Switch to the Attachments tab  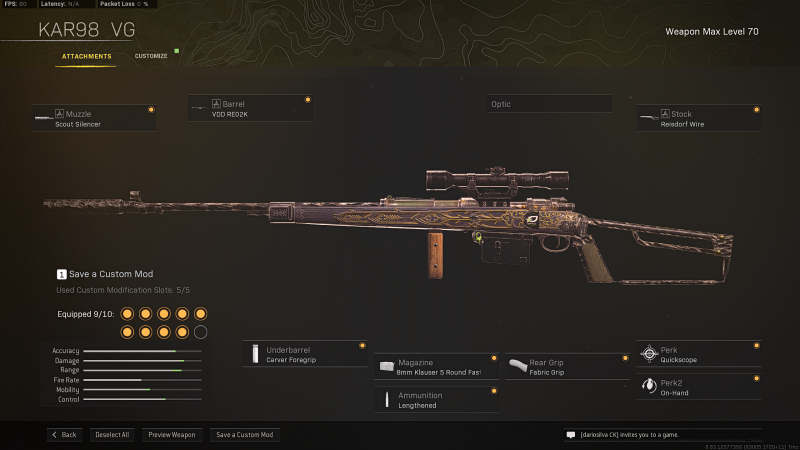[x=87, y=56]
